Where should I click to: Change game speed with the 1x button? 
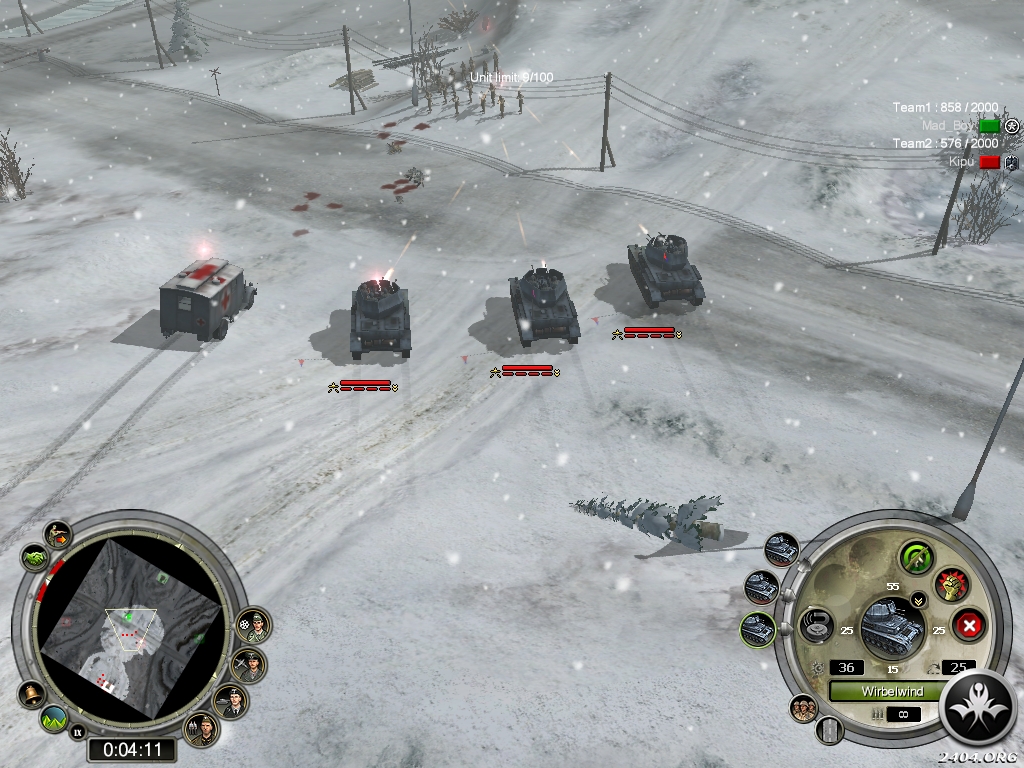click(77, 733)
